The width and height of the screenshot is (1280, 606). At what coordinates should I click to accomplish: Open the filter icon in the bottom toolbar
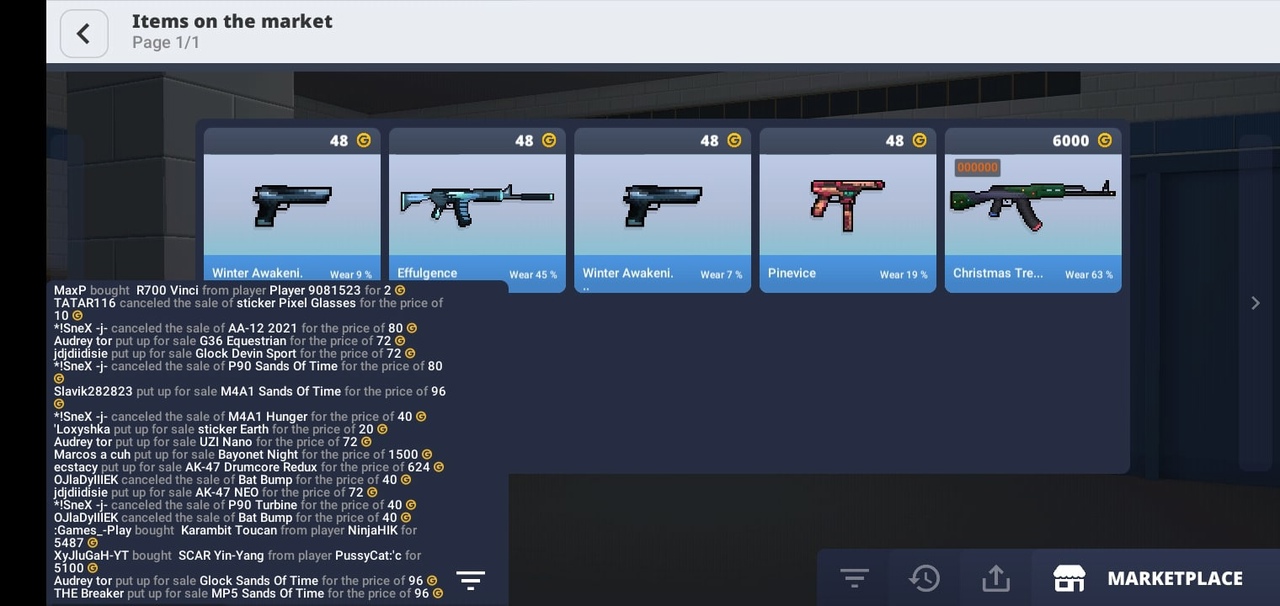[854, 578]
